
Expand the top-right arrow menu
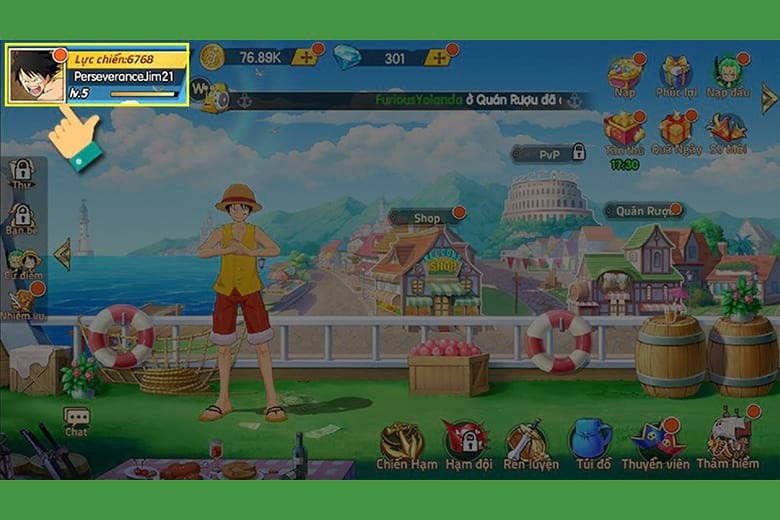[768, 98]
